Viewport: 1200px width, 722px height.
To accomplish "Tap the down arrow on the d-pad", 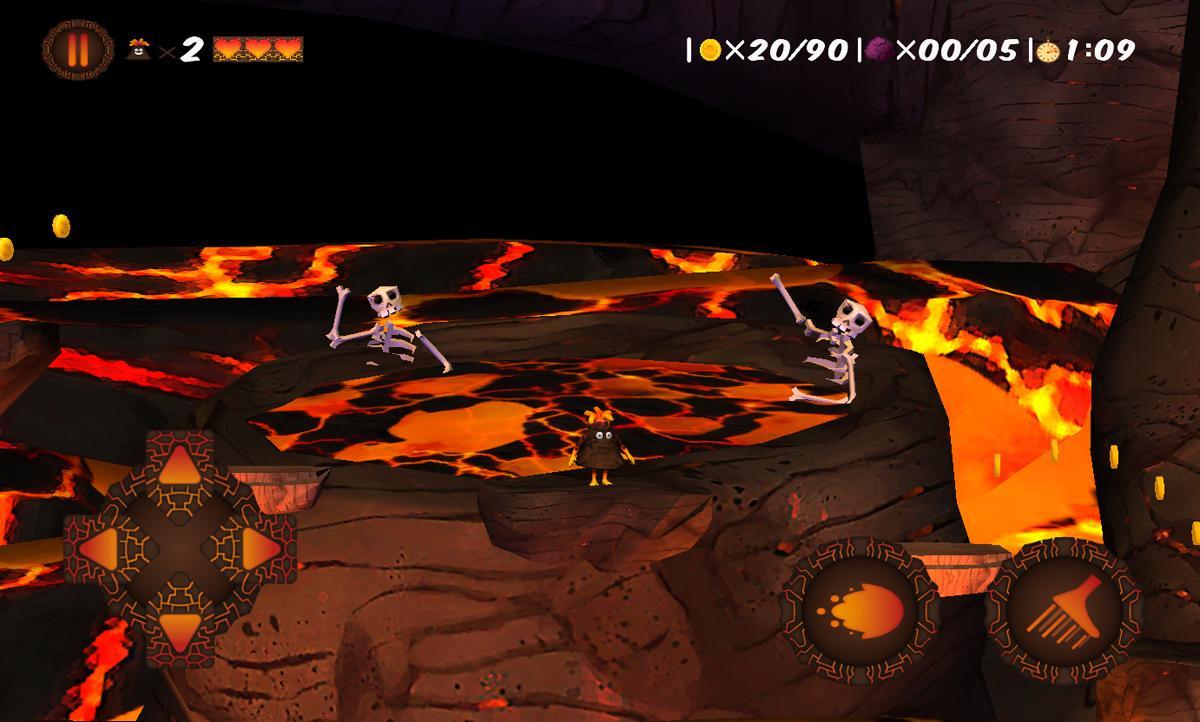I will (x=180, y=627).
